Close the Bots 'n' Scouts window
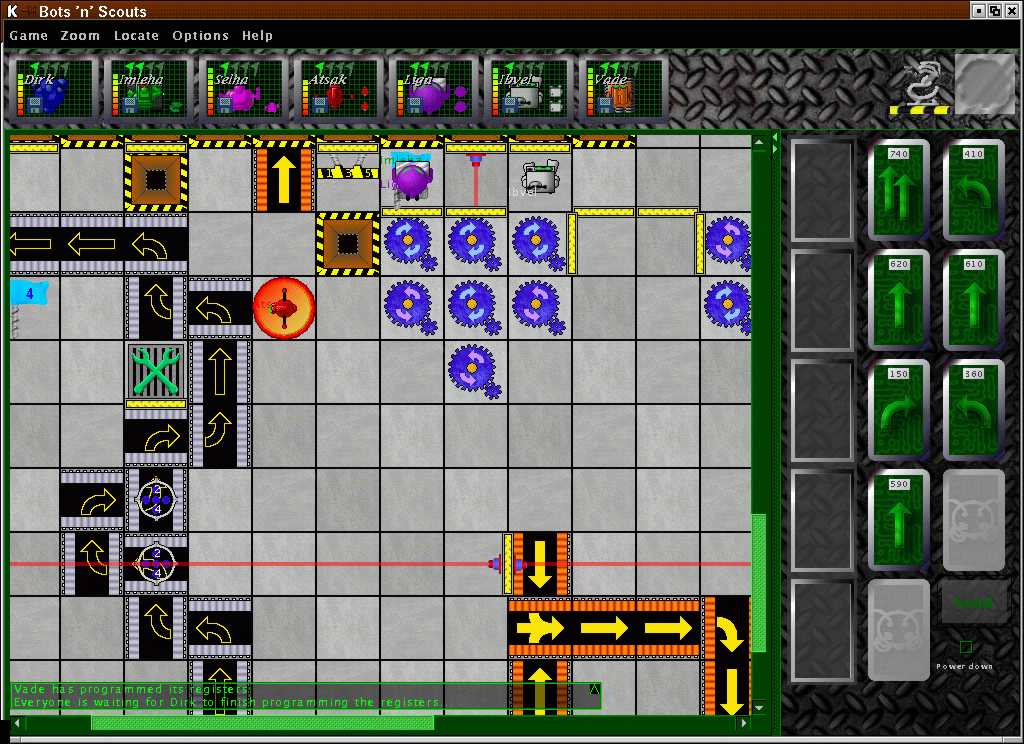Viewport: 1024px width, 744px height. pyautogui.click(x=1011, y=10)
